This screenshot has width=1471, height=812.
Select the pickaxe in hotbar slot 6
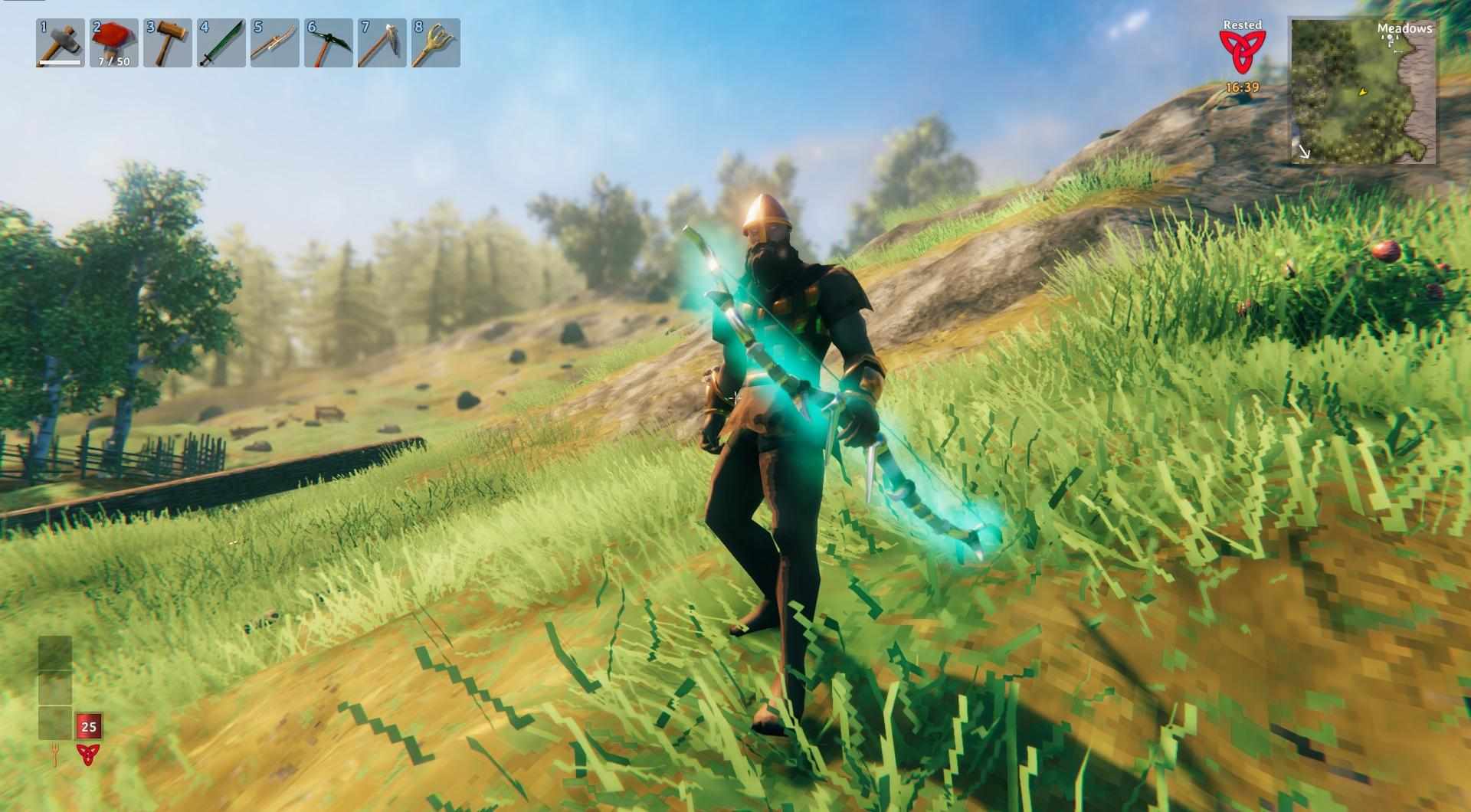328,43
